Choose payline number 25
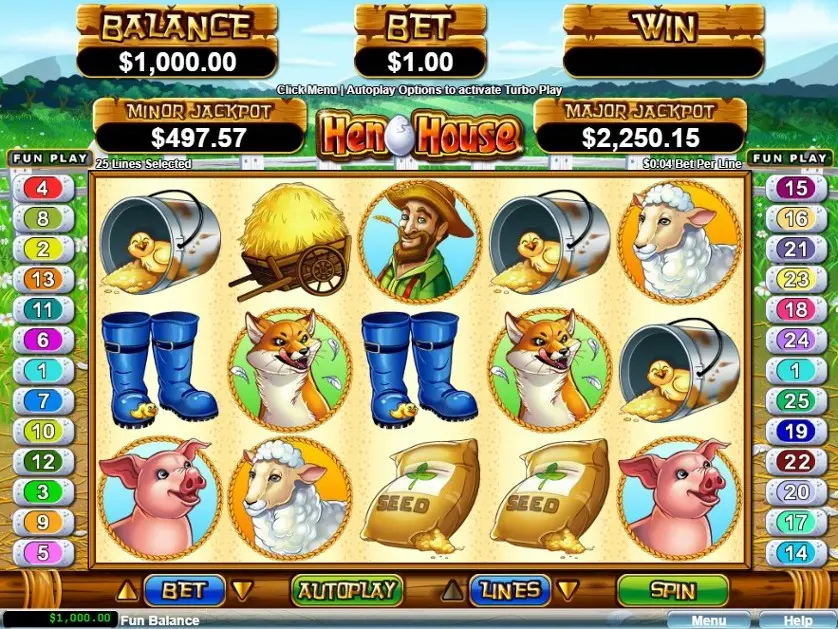Image resolution: width=838 pixels, height=629 pixels. pos(795,402)
